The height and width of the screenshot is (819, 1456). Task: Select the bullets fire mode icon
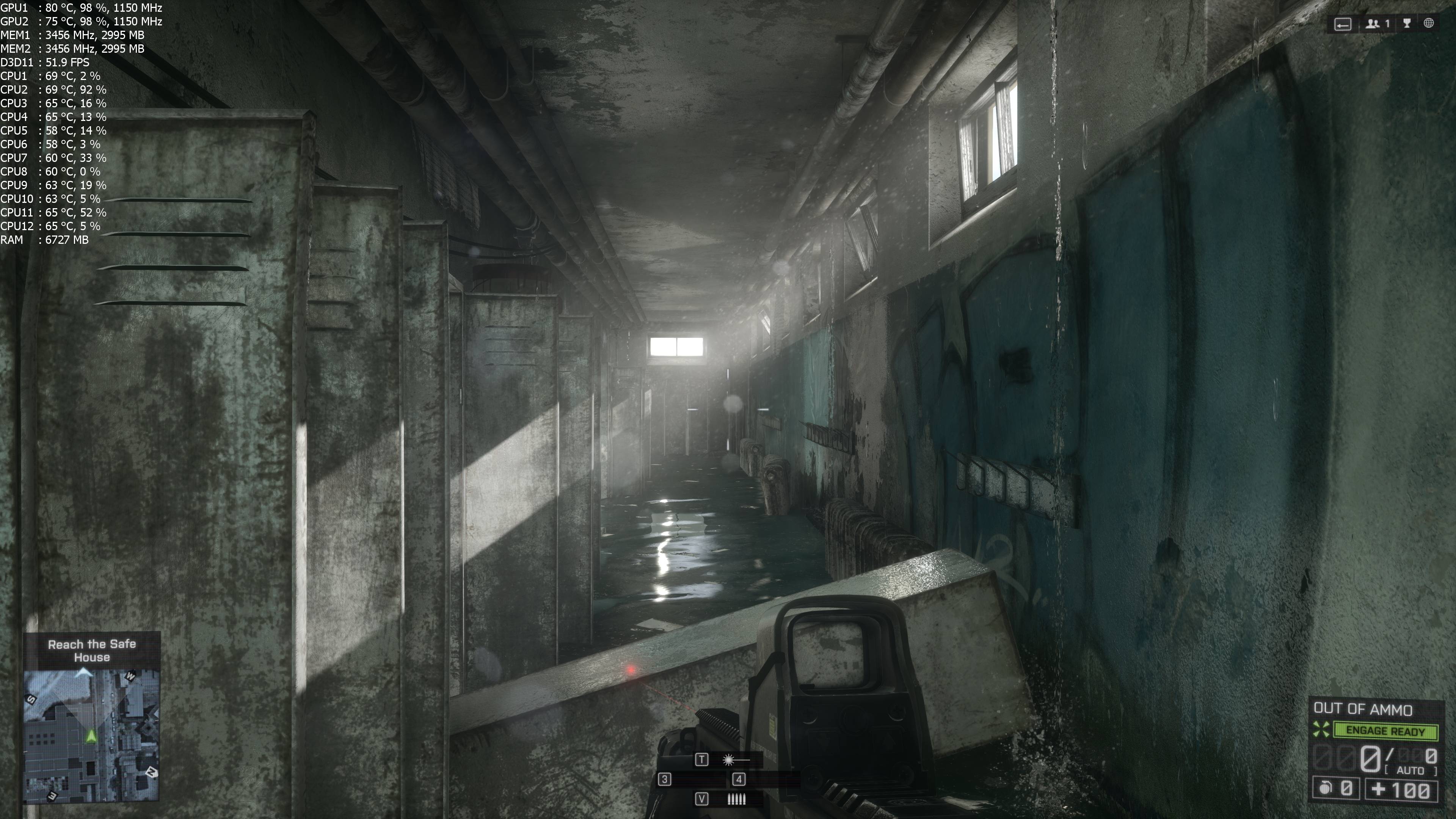pyautogui.click(x=736, y=799)
